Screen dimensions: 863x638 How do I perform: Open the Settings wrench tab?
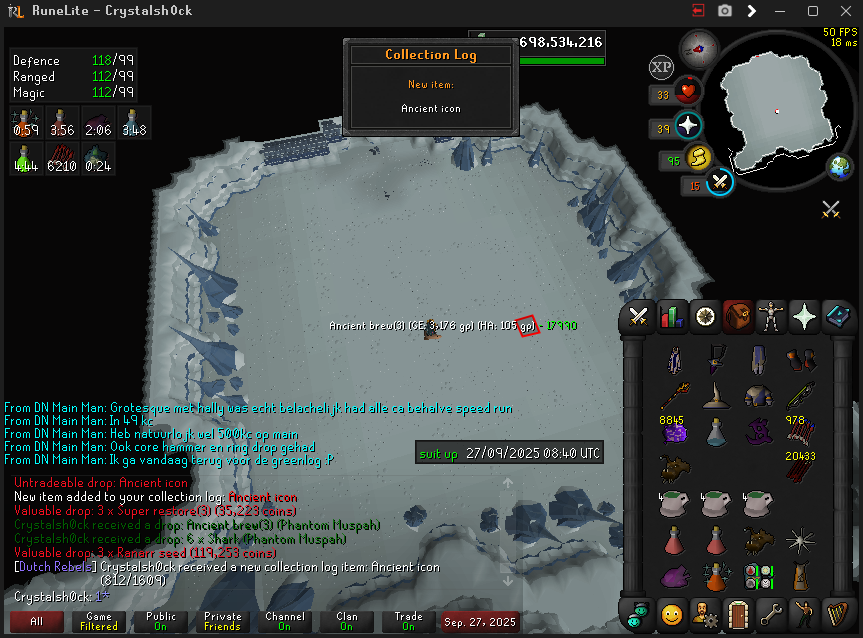coord(772,612)
